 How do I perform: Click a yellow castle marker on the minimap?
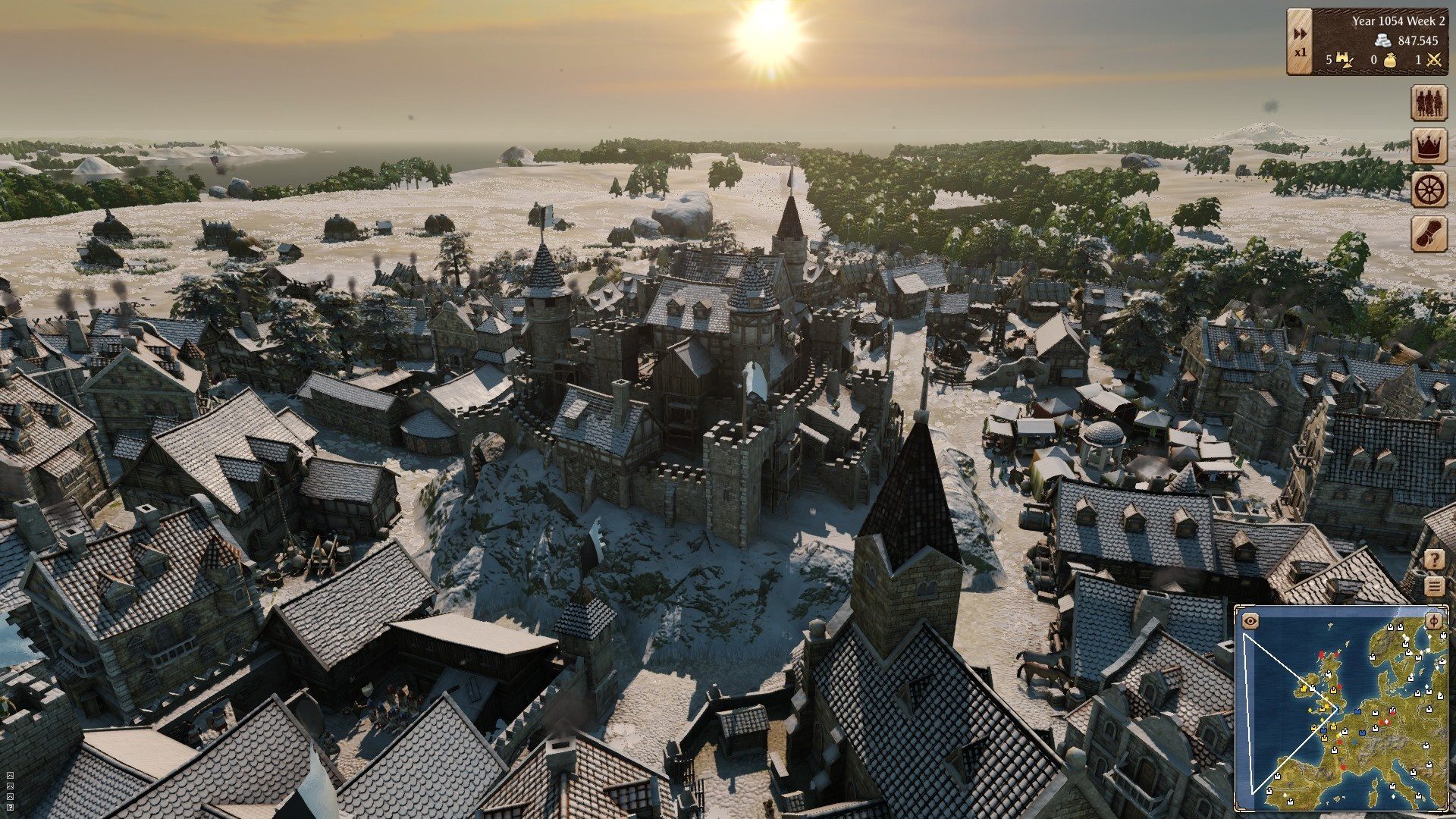[x=1304, y=688]
